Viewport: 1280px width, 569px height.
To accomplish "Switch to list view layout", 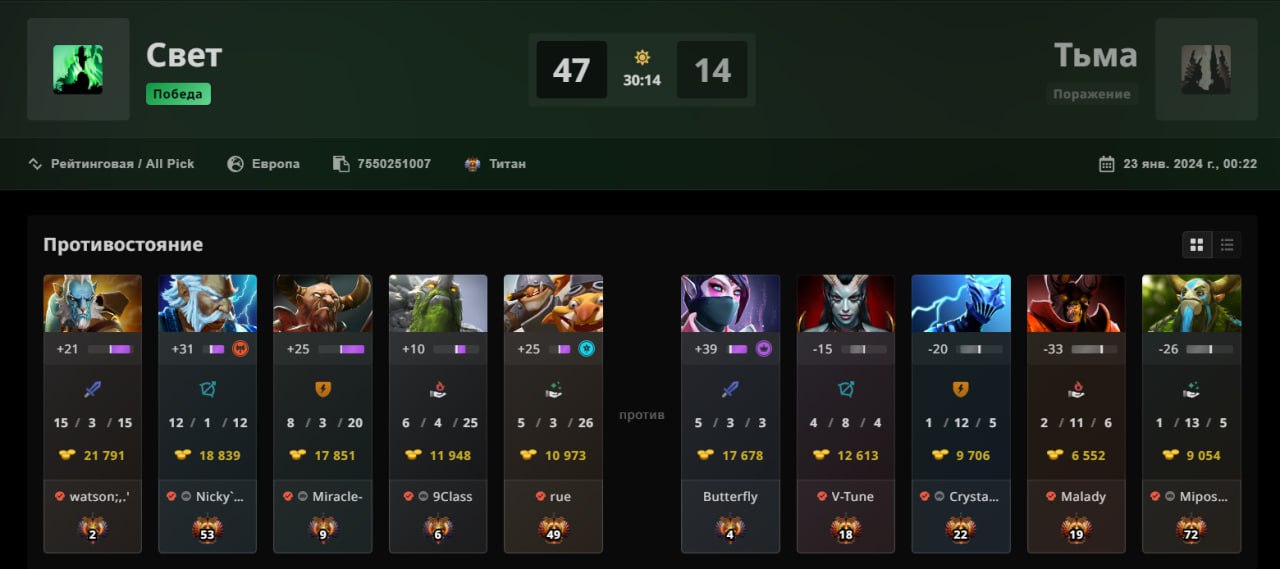I will coord(1227,245).
